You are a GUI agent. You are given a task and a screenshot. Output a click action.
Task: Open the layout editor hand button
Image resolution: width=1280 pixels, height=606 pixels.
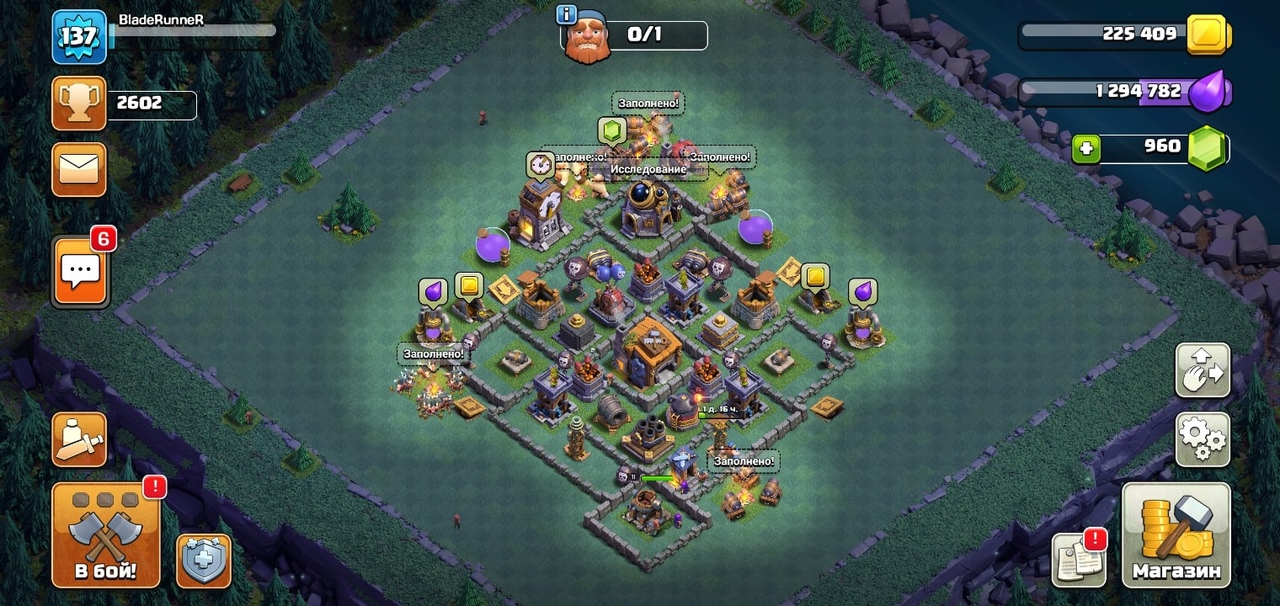pyautogui.click(x=1202, y=370)
